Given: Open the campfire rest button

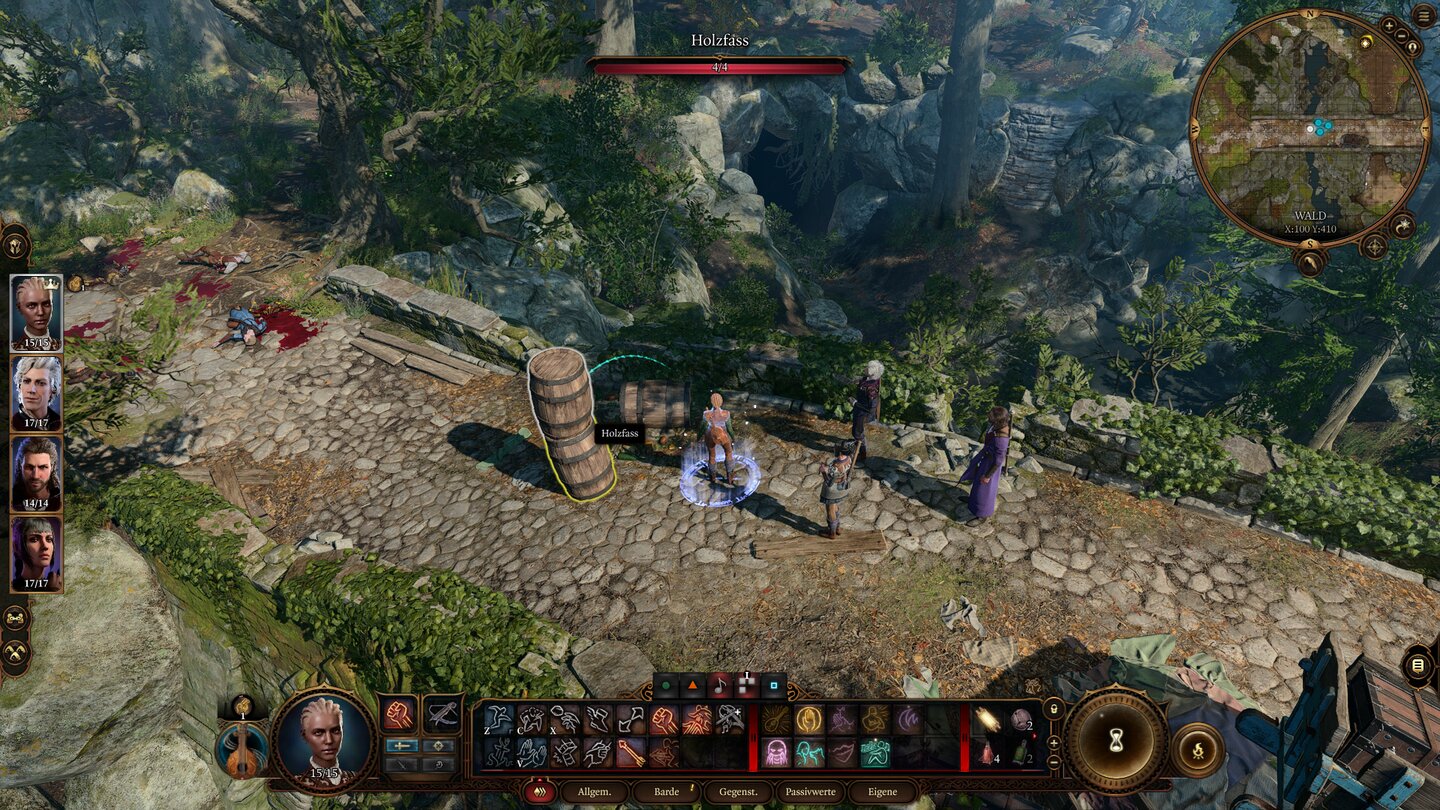Looking at the screenshot, I should (x=1197, y=750).
